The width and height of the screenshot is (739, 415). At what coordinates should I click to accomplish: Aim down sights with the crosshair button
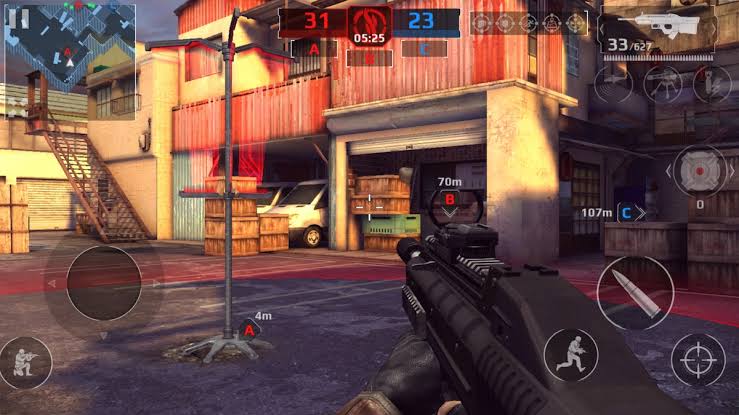coord(698,360)
